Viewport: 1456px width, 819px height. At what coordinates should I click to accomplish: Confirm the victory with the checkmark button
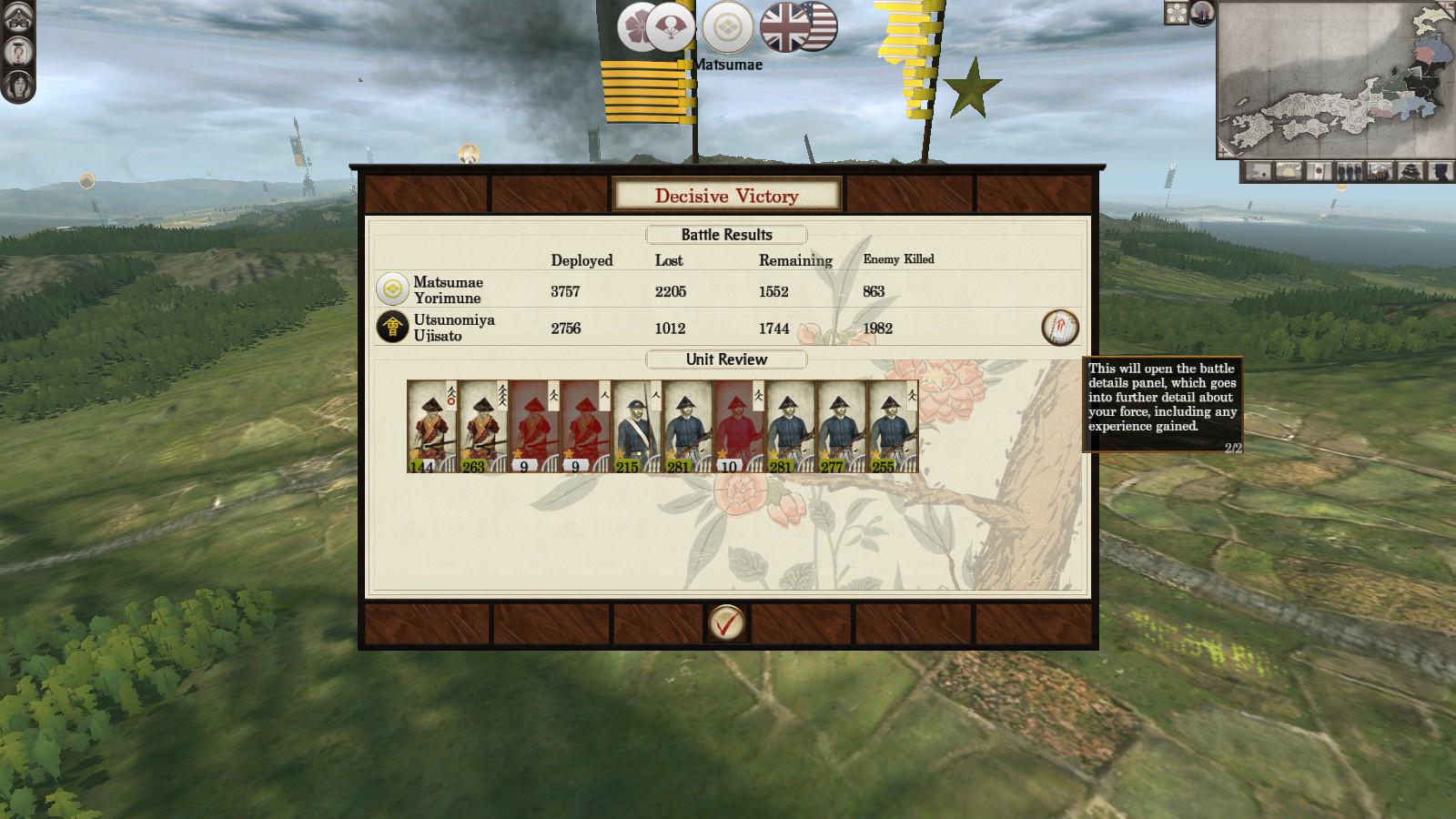(726, 624)
